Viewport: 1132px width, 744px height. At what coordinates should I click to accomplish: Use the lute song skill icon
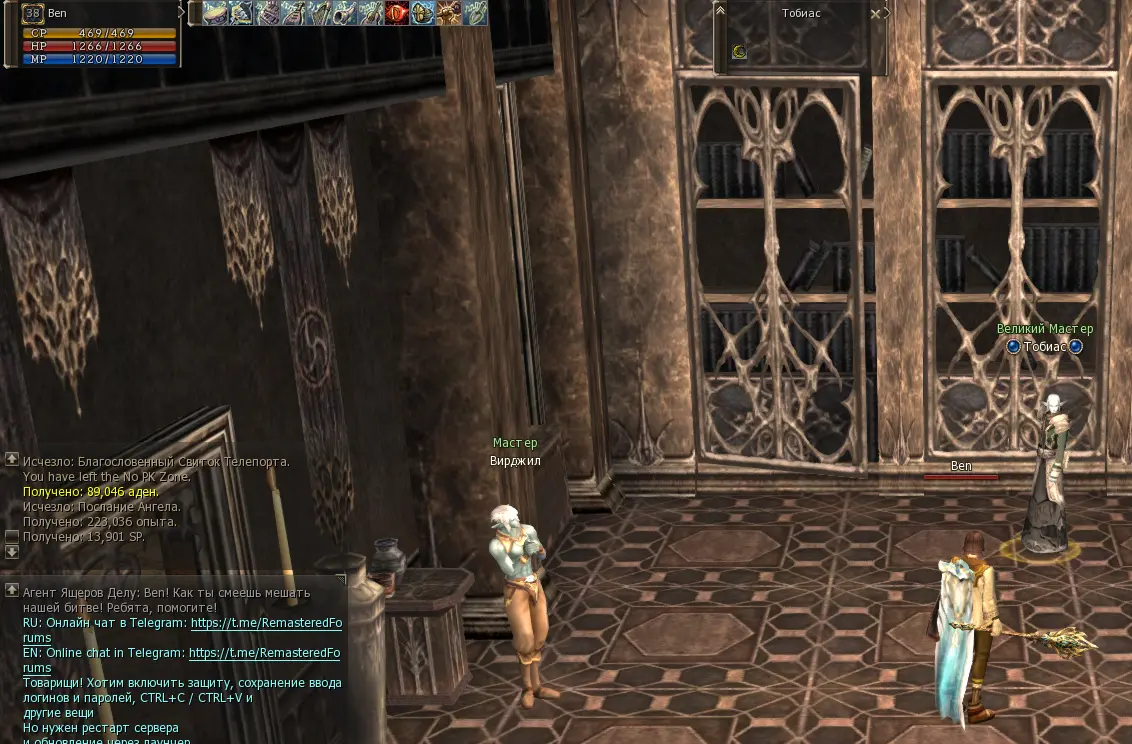[x=292, y=13]
